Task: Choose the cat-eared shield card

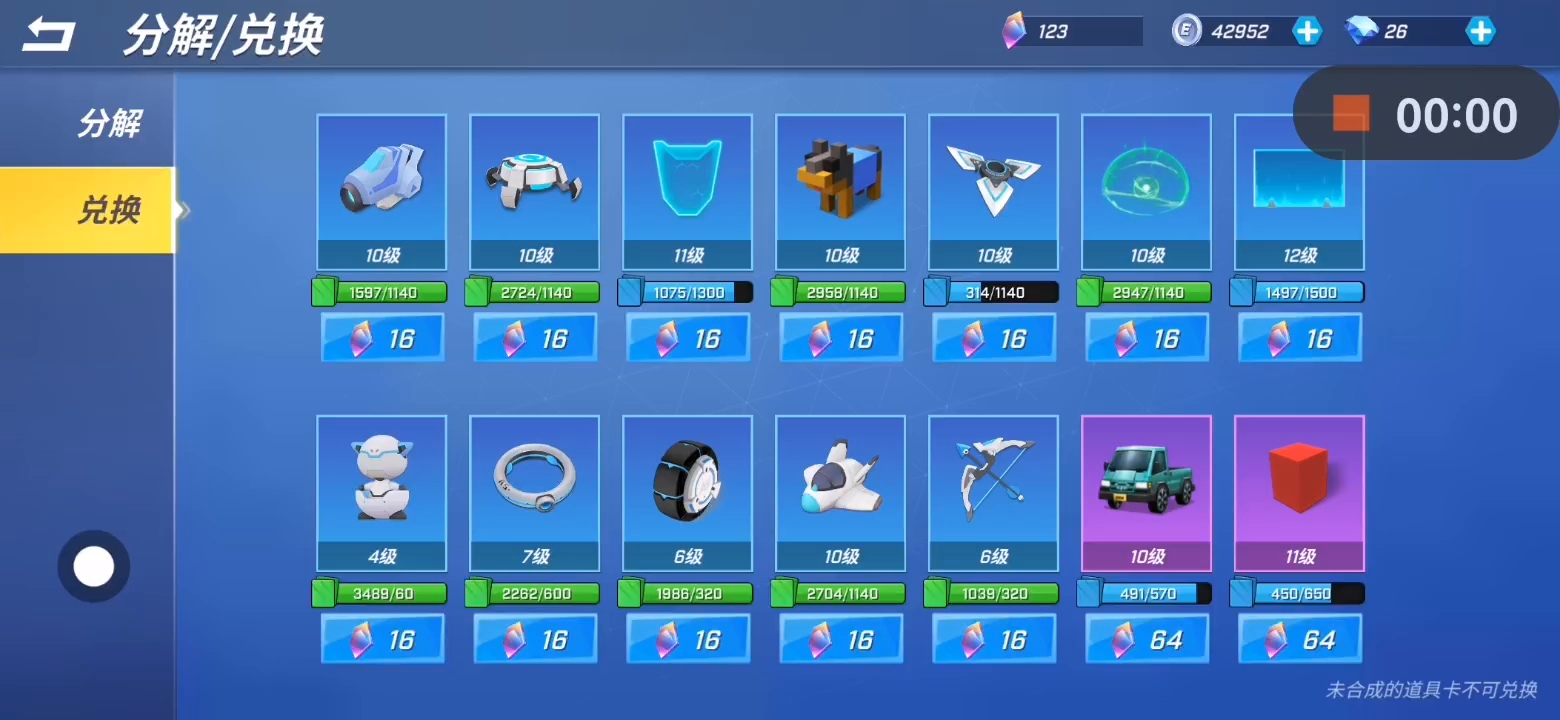Action: (687, 191)
